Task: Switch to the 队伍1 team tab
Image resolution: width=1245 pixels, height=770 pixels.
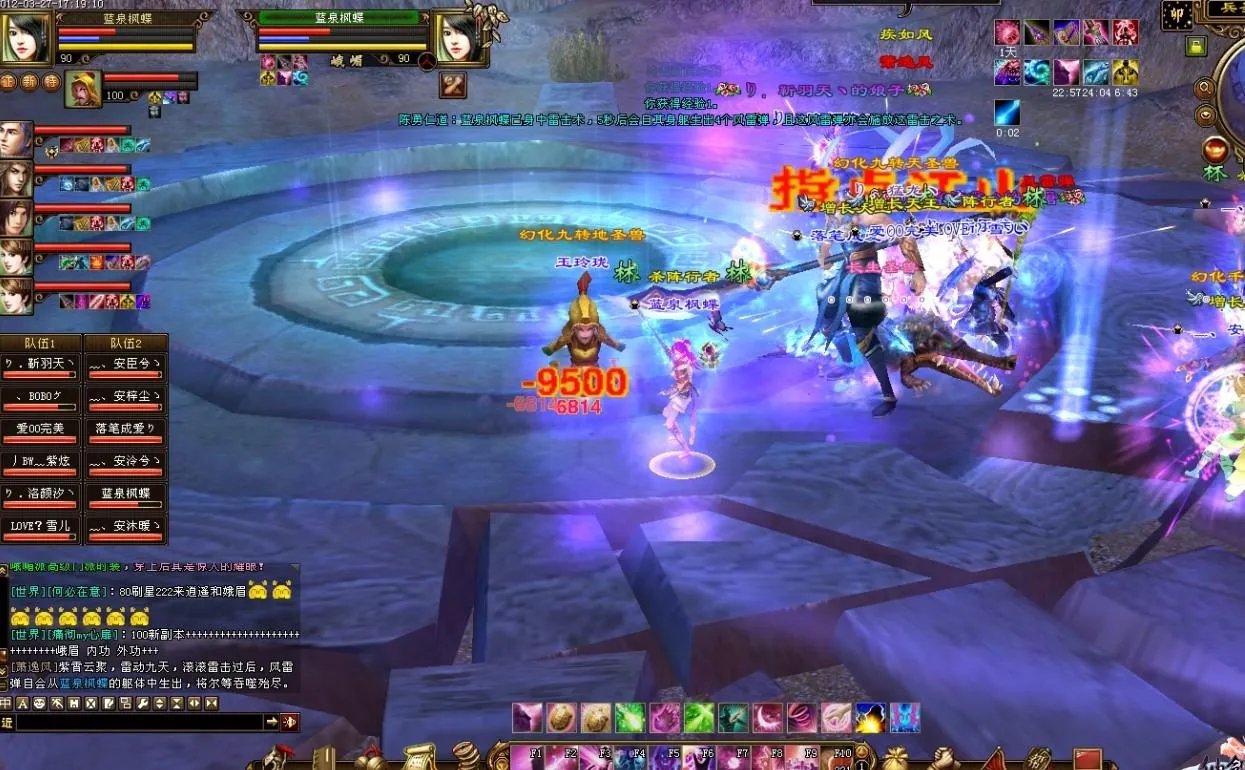Action: pos(41,343)
